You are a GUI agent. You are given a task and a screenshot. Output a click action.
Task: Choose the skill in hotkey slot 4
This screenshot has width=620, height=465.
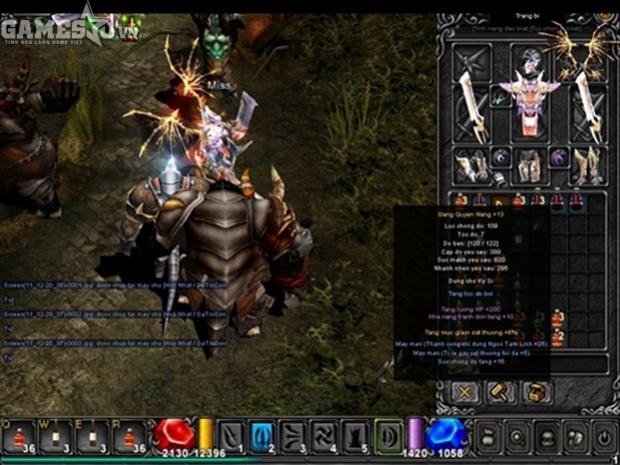[325, 437]
